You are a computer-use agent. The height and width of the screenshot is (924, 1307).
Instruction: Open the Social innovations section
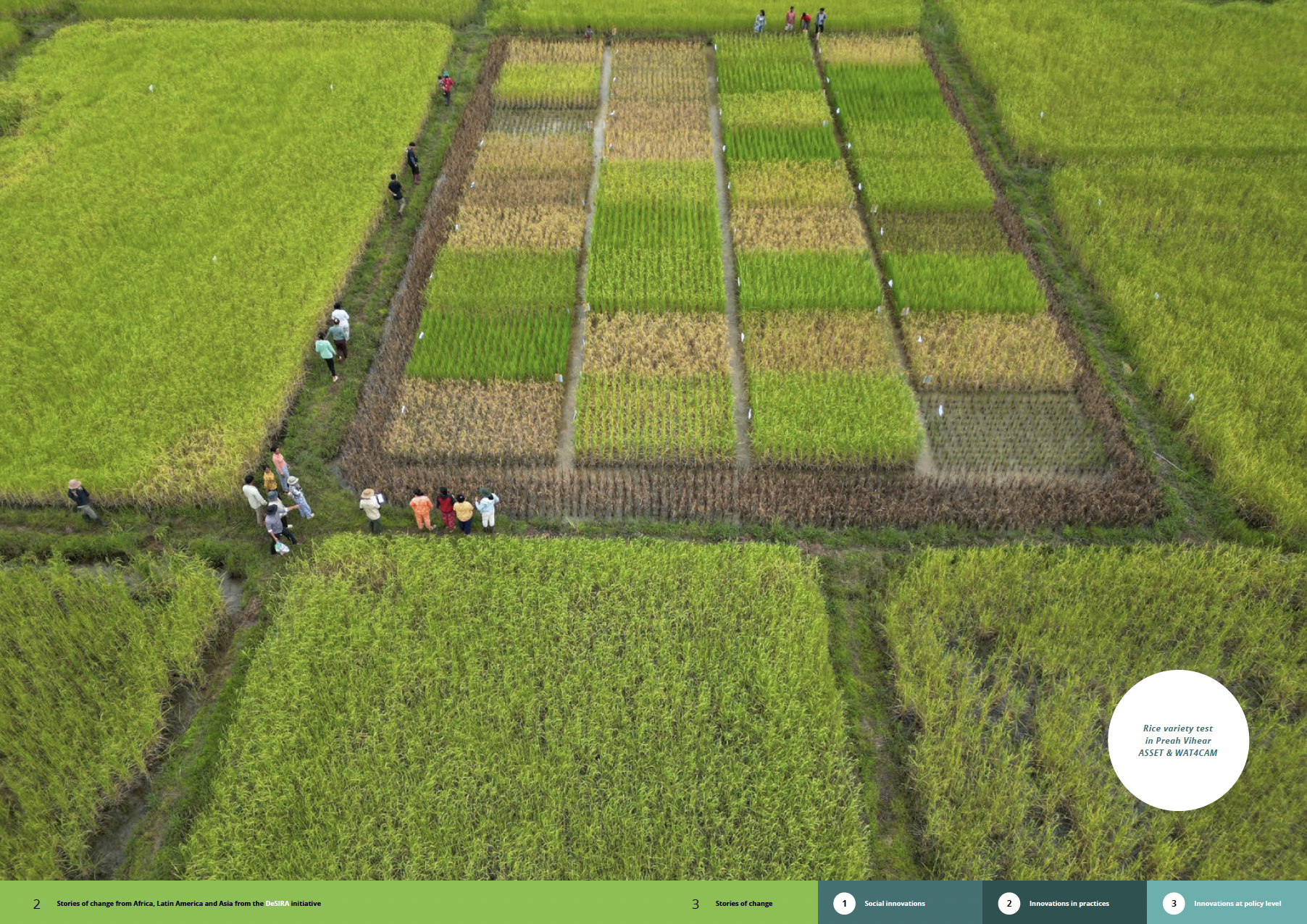[894, 903]
